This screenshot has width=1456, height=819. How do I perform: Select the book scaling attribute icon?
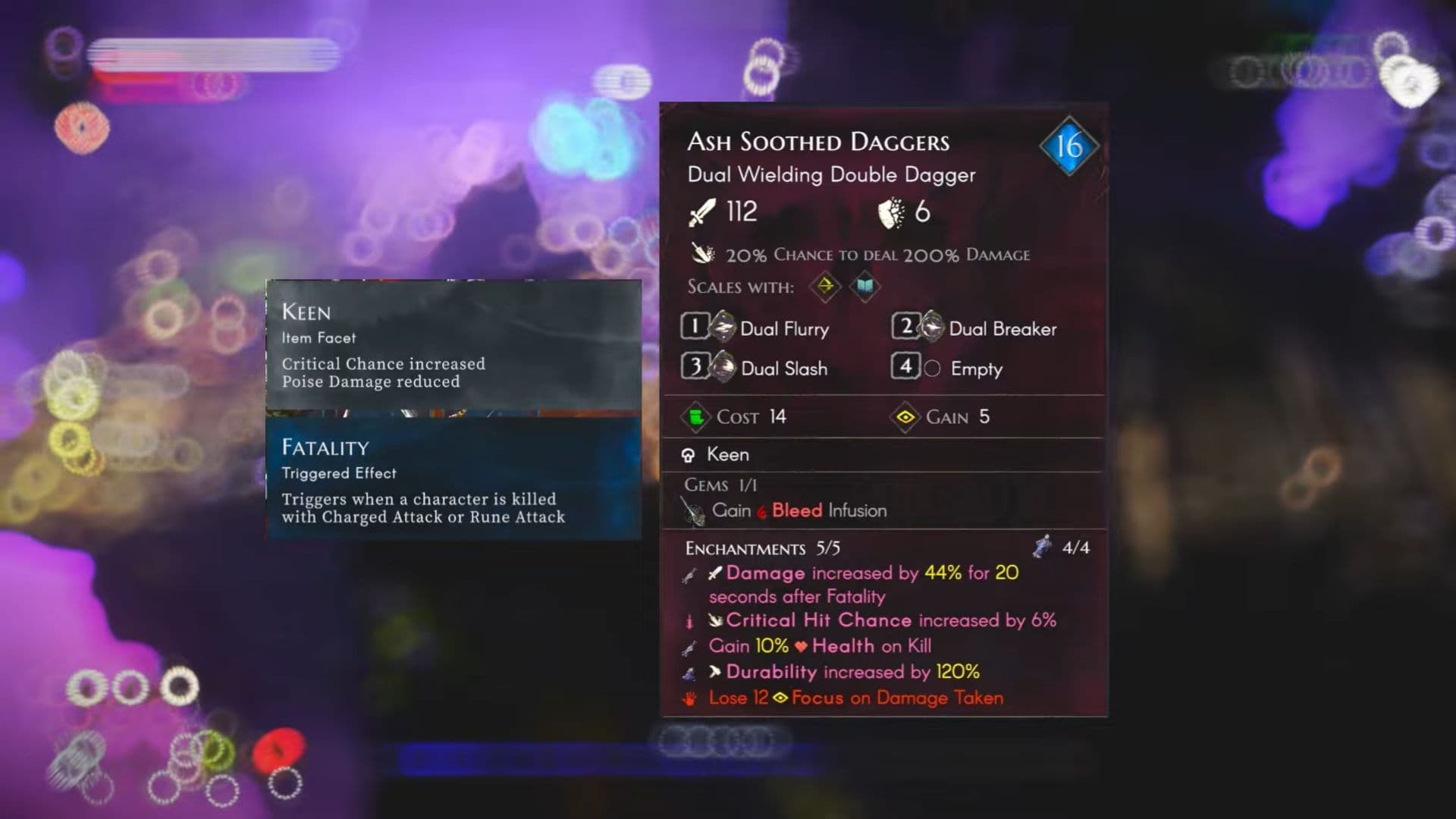pyautogui.click(x=864, y=287)
